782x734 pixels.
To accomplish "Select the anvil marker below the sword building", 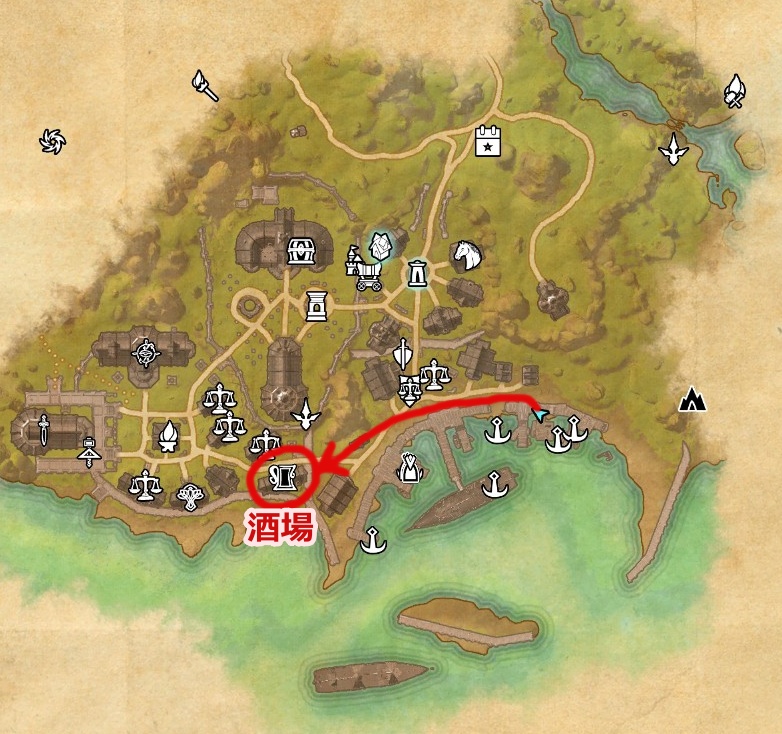I will click(x=90, y=453).
